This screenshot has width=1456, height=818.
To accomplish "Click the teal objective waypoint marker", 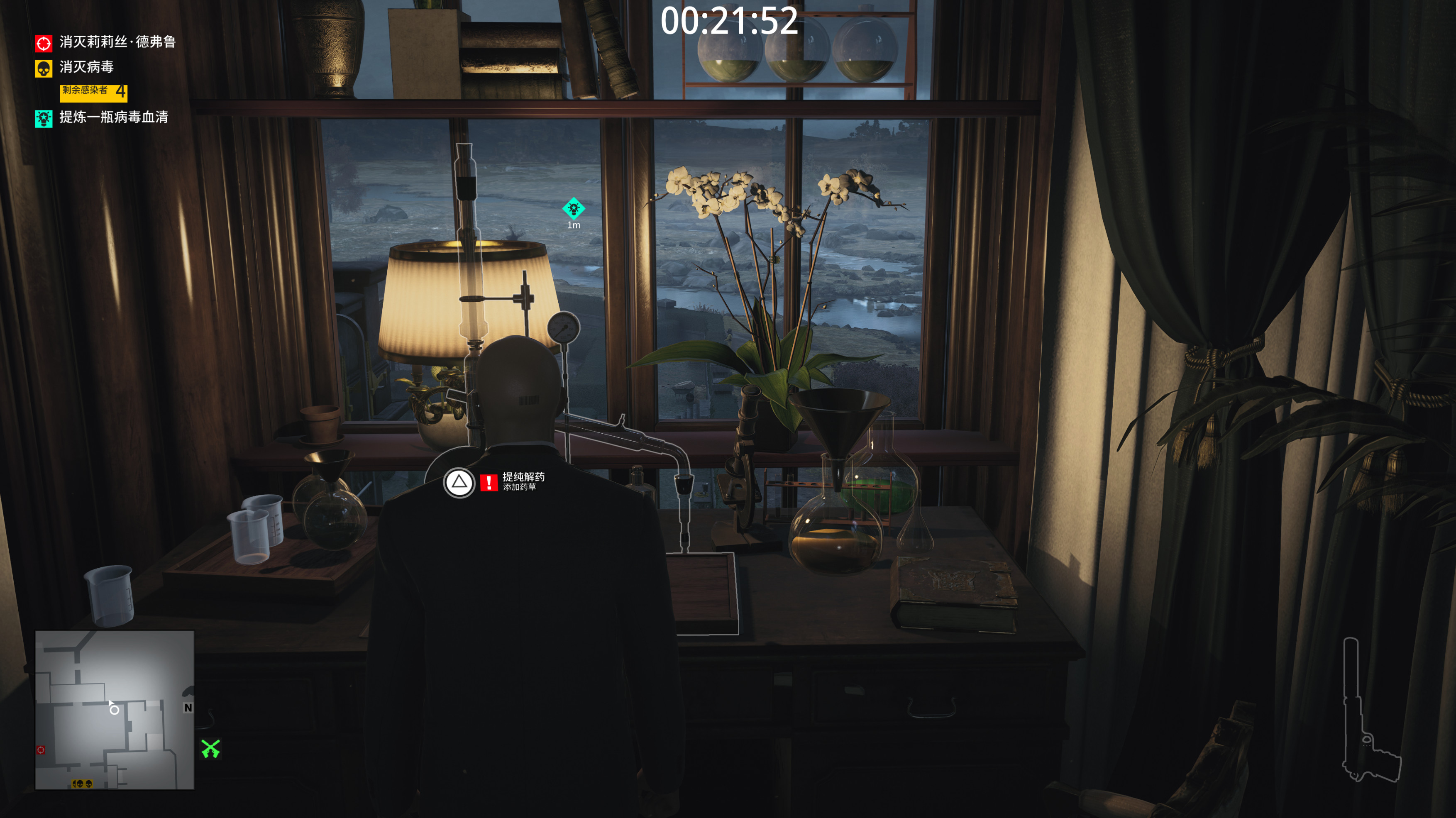I will [573, 209].
